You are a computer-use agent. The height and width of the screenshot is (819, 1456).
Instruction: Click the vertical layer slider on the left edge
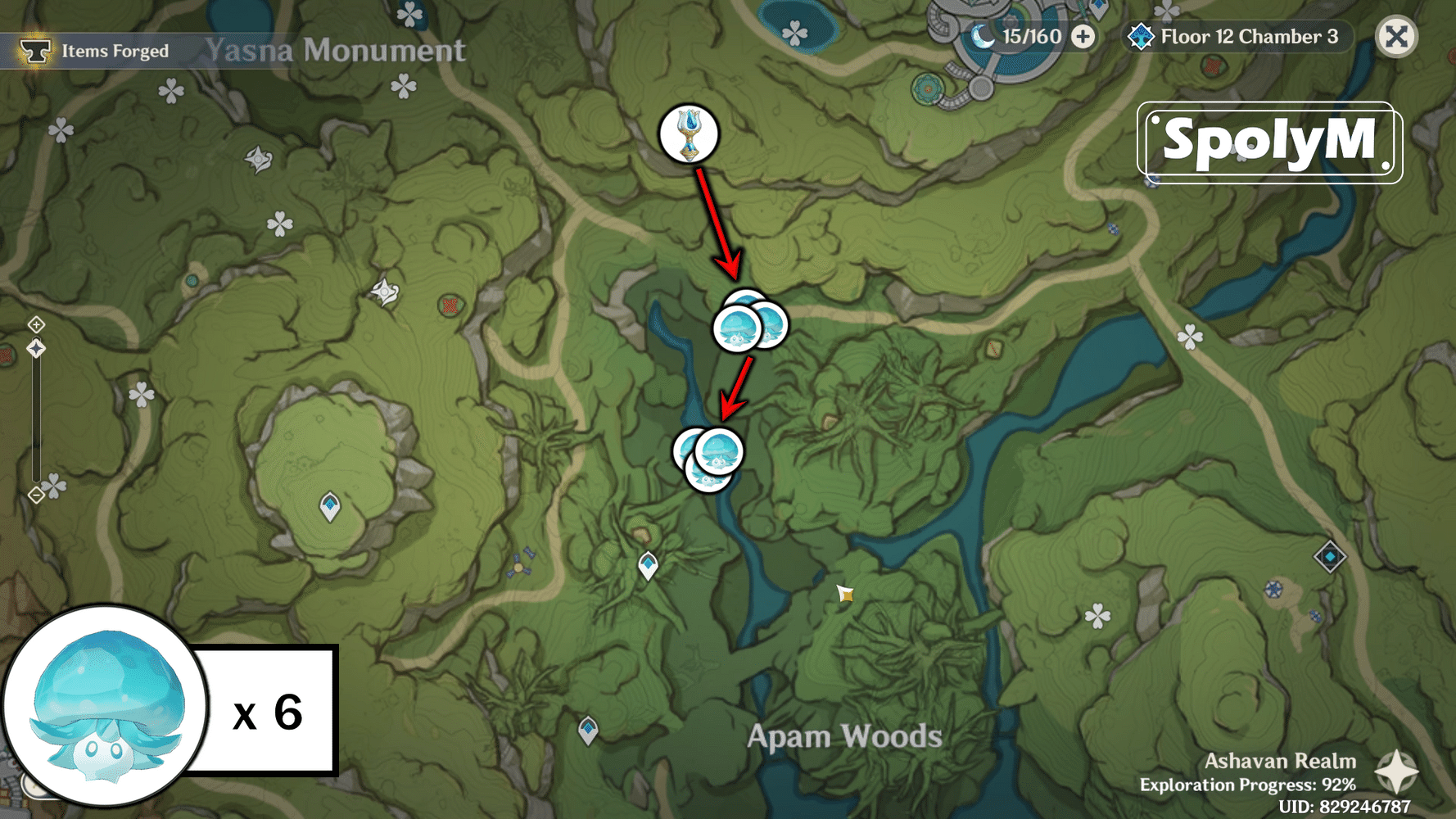(36, 418)
